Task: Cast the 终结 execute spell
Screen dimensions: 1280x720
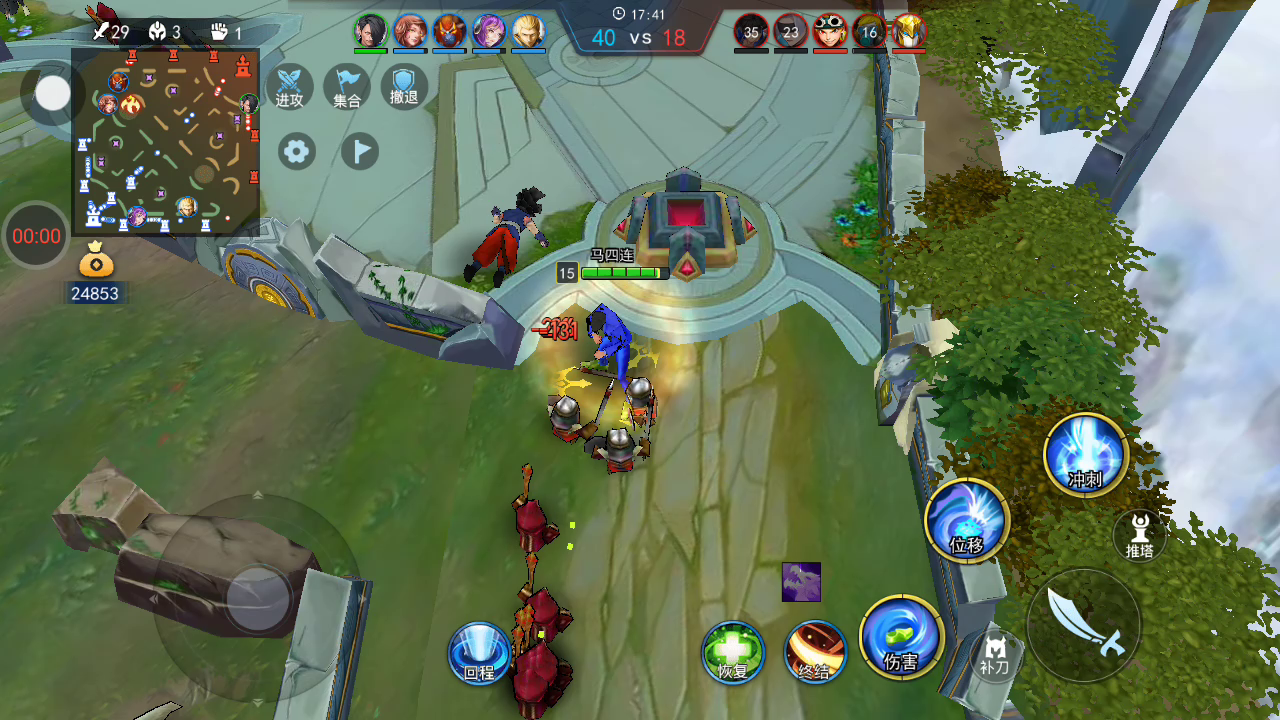Action: pos(815,652)
